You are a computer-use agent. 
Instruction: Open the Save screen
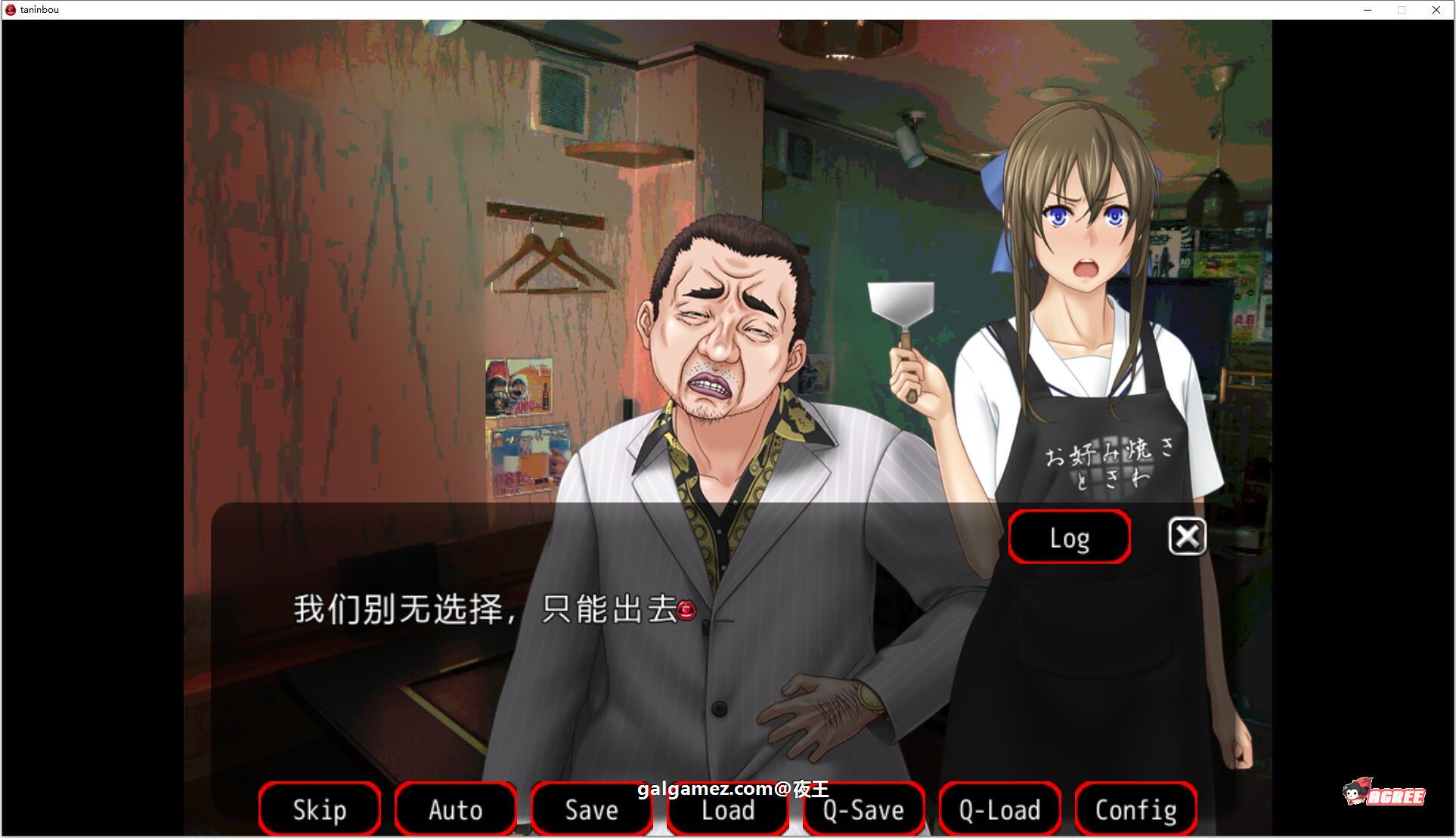591,809
